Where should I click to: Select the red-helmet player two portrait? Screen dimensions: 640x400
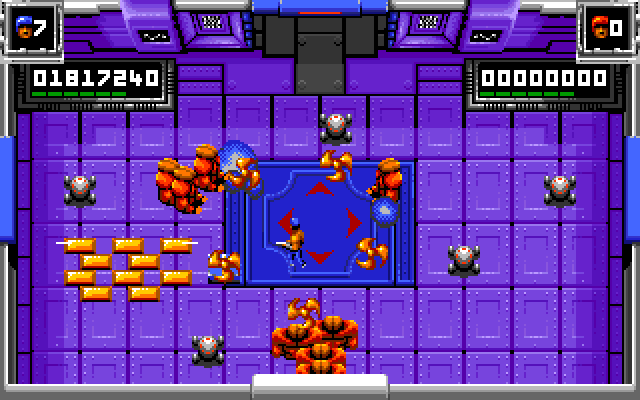pyautogui.click(x=600, y=27)
